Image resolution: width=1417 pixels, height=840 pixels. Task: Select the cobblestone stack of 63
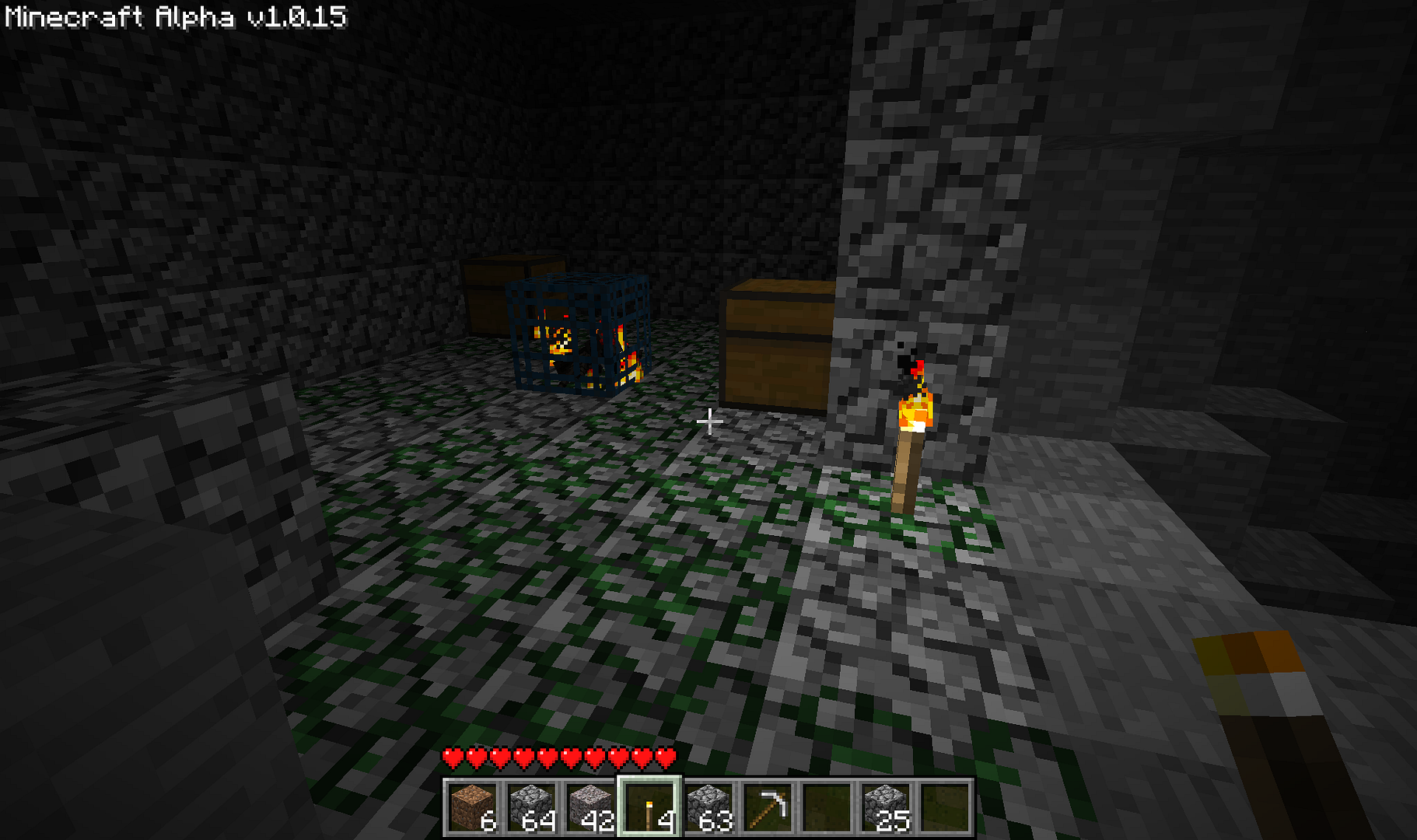click(x=708, y=807)
